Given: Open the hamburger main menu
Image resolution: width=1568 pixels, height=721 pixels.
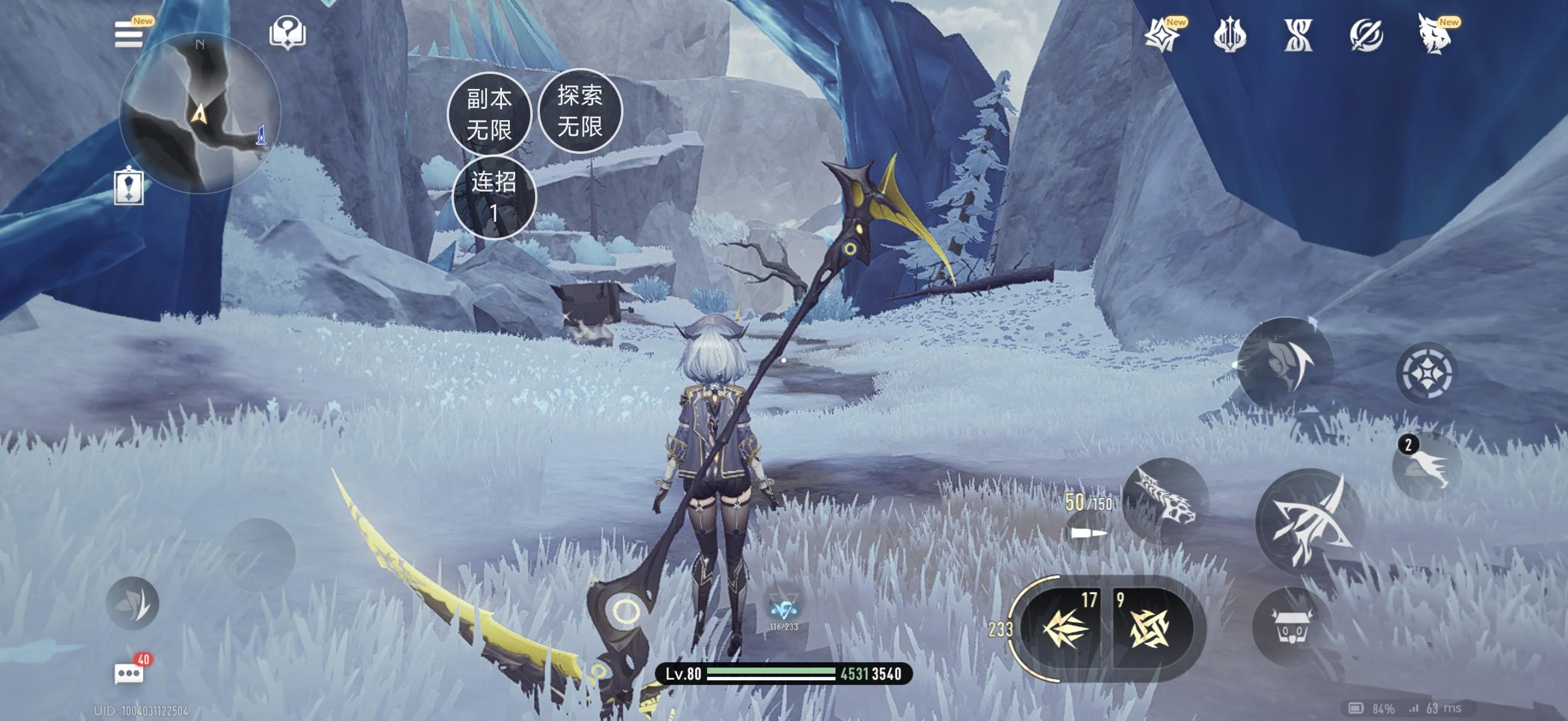Looking at the screenshot, I should [x=129, y=34].
